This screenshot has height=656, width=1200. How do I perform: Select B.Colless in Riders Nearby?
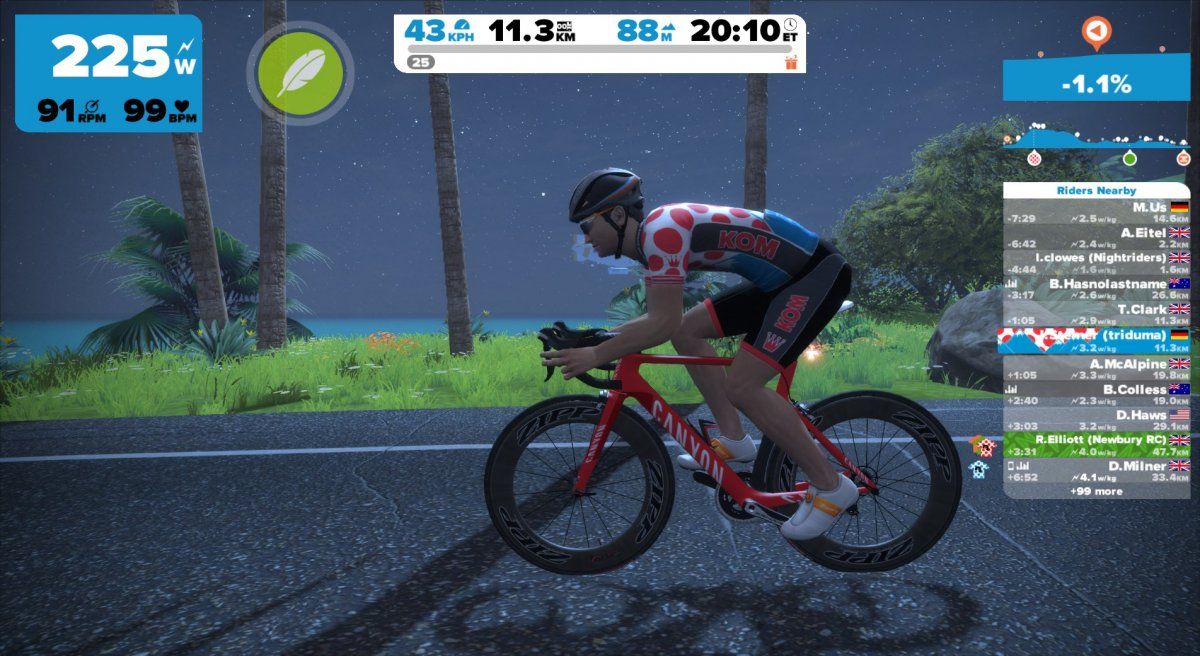pos(1097,395)
